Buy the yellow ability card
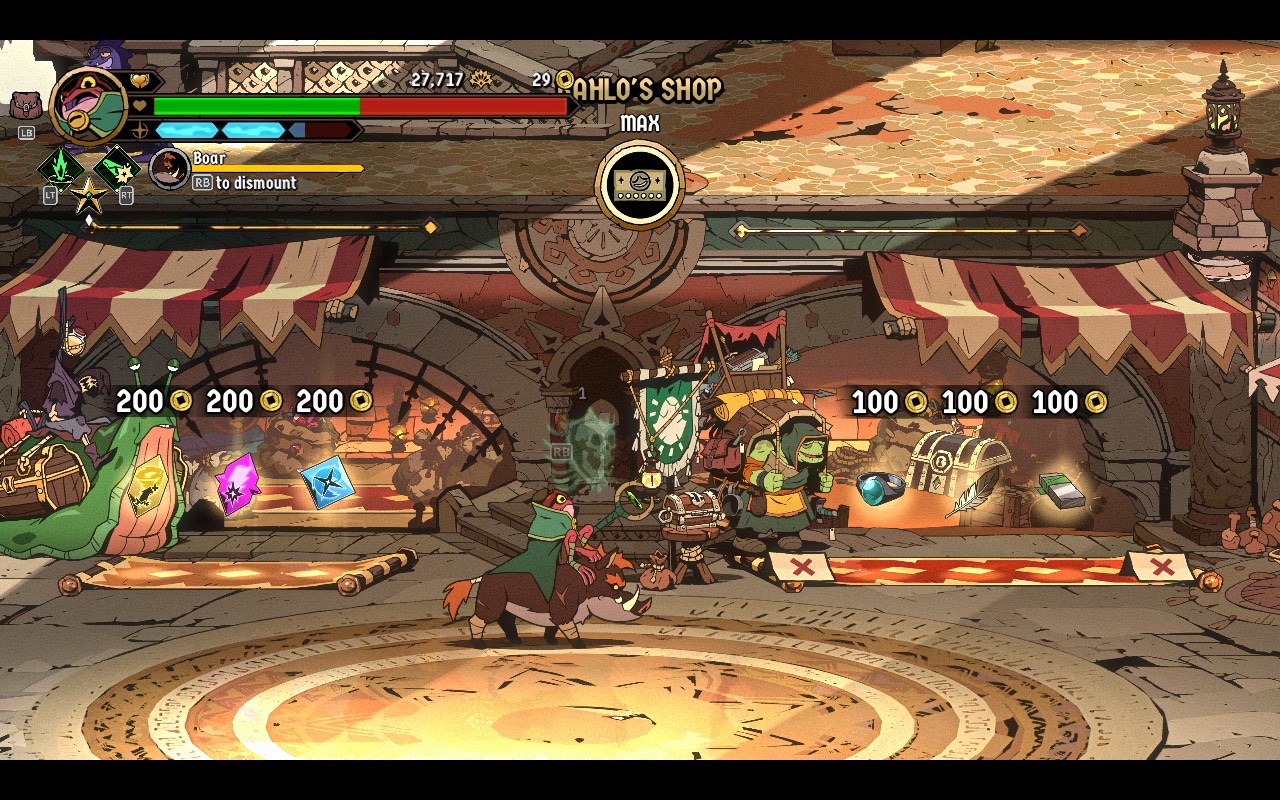The image size is (1280, 800). point(147,487)
